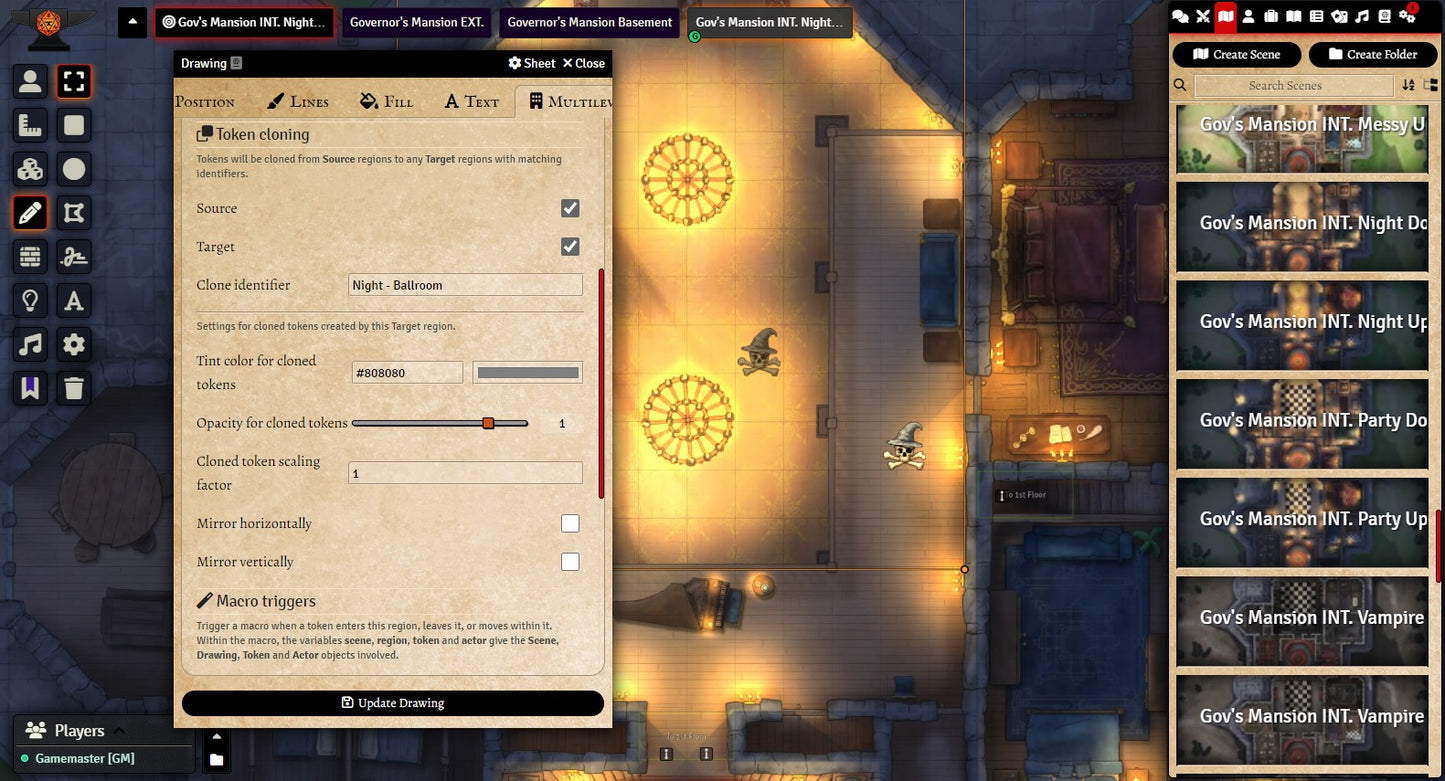
Task: Switch to the Text tab
Action: point(471,101)
